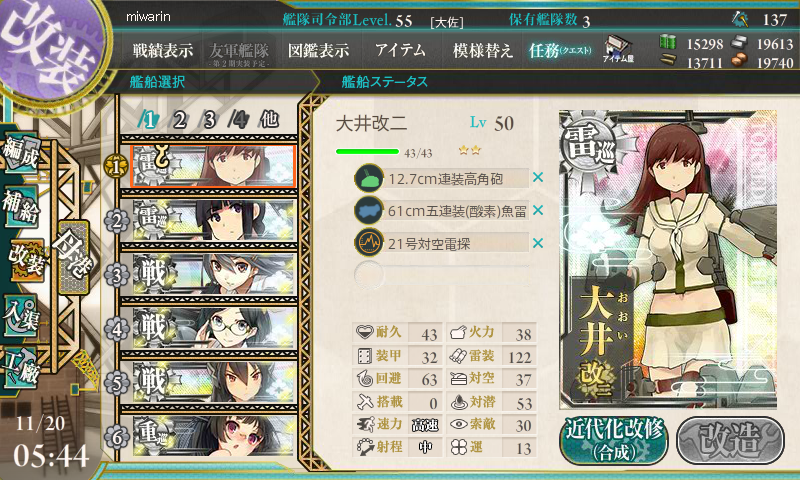Switch to fleet tab 4
This screenshot has height=480, width=800.
(x=238, y=119)
